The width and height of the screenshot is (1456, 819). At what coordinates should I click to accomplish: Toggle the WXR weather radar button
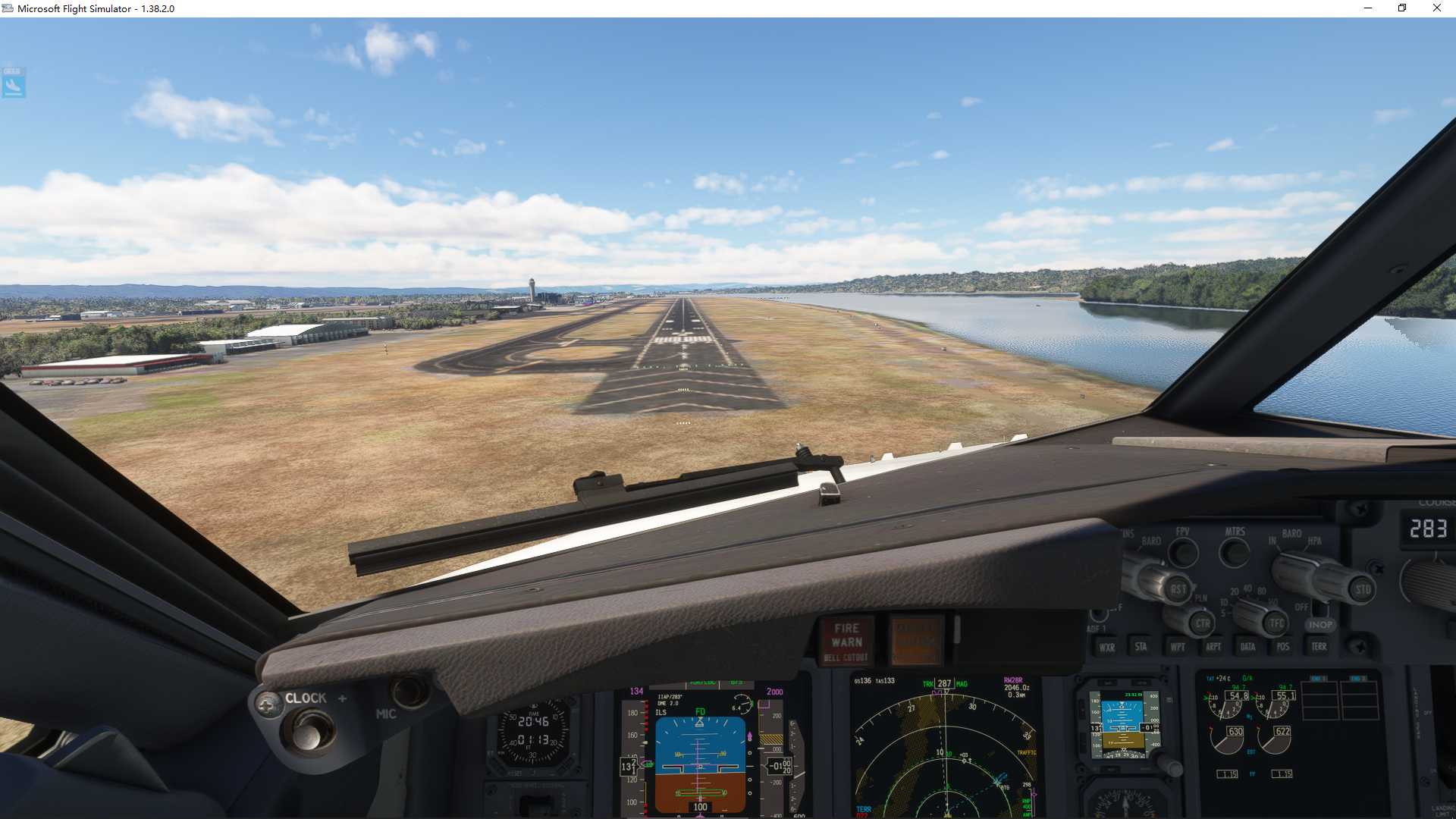(1107, 647)
